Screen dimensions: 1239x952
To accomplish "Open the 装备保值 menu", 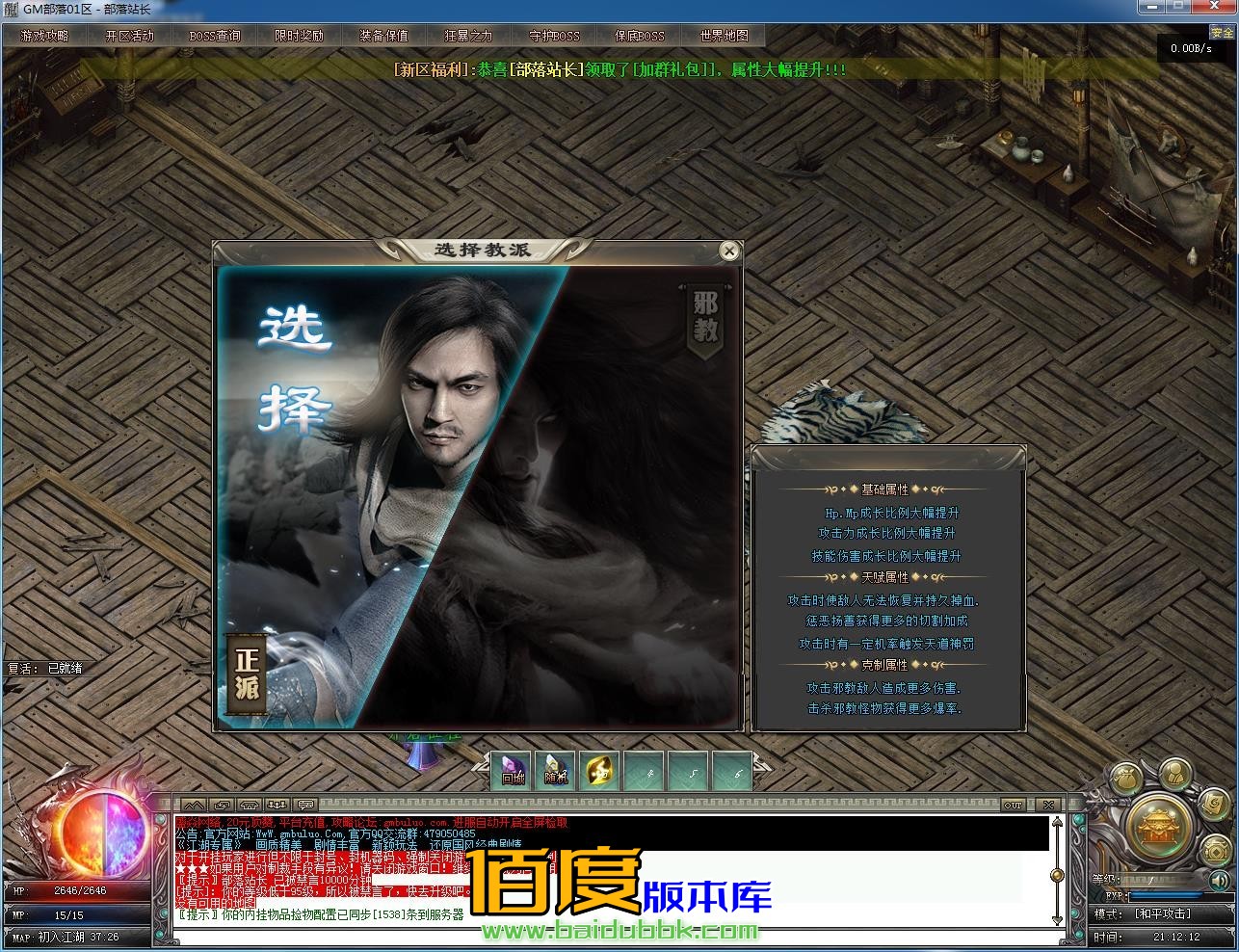I will pyautogui.click(x=383, y=36).
